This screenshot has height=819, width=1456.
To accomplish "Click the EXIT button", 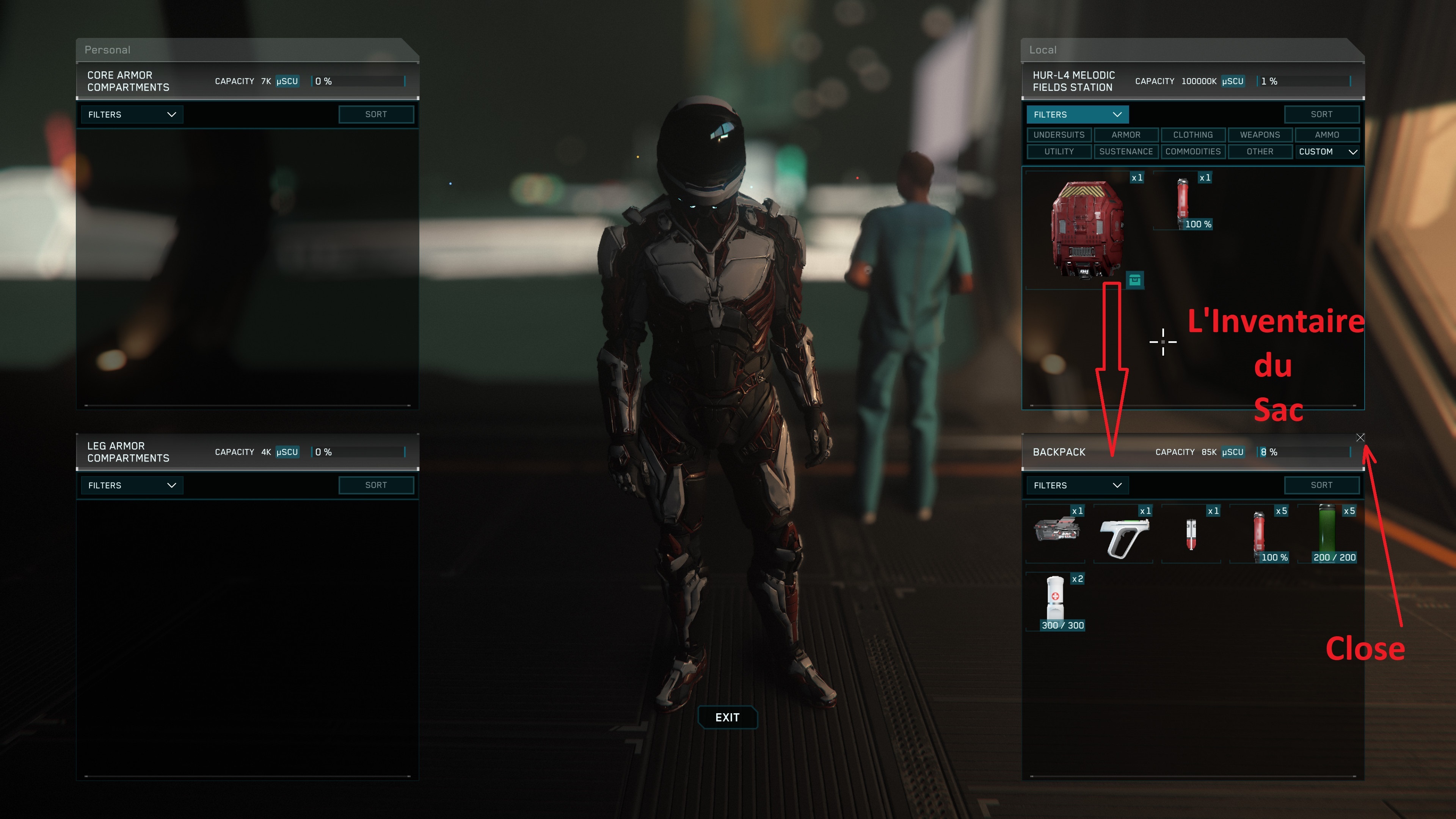I will (x=727, y=717).
